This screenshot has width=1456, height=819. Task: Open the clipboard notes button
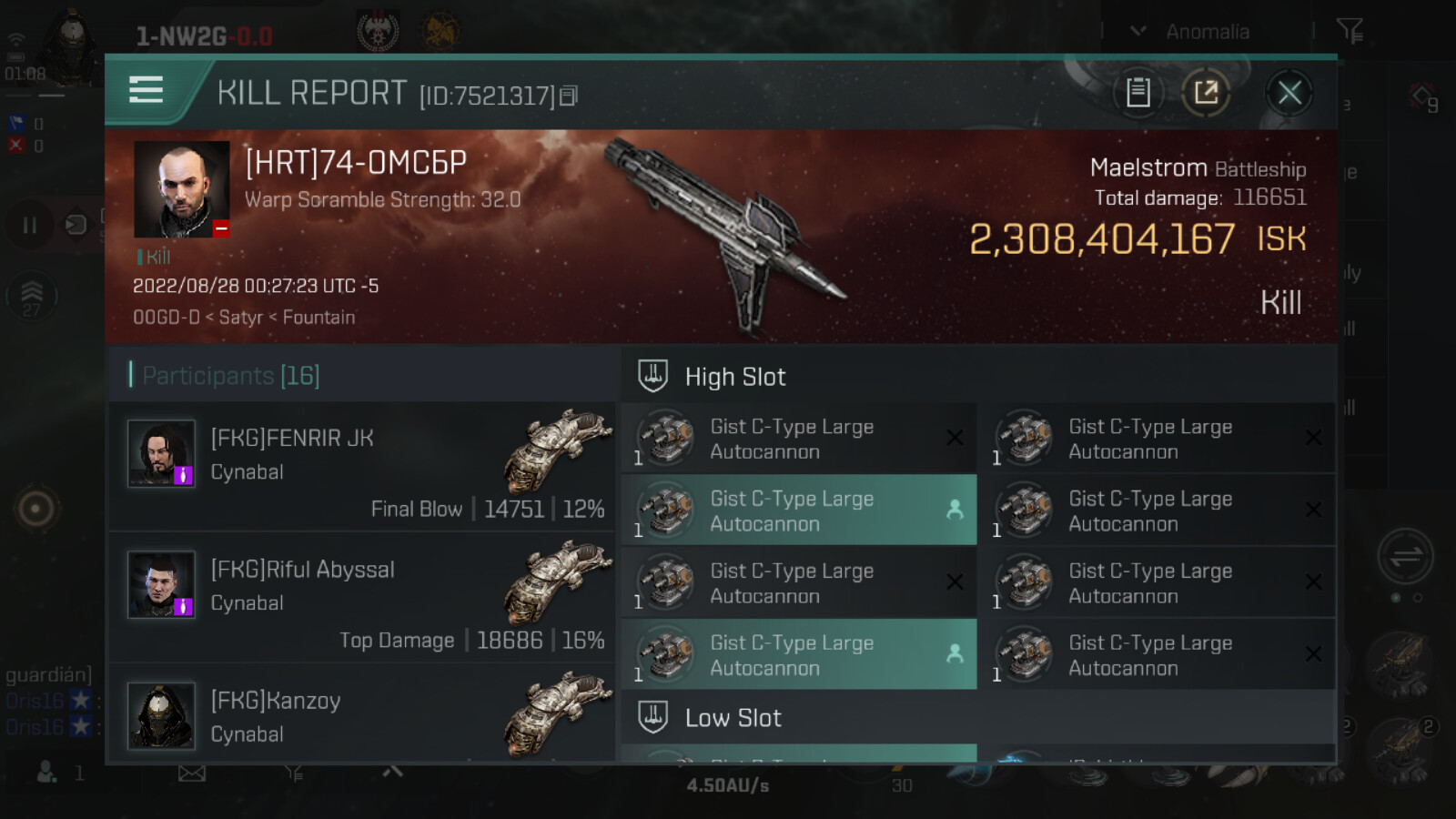[x=1138, y=93]
